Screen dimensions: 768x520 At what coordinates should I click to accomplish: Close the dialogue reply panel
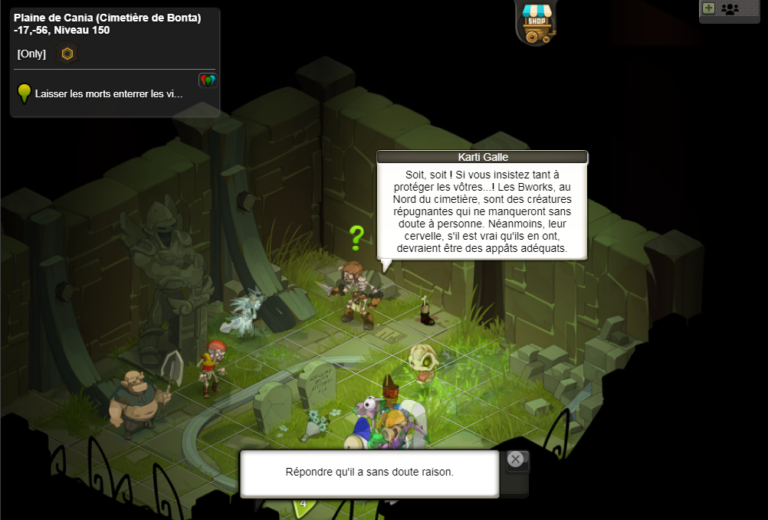click(515, 459)
